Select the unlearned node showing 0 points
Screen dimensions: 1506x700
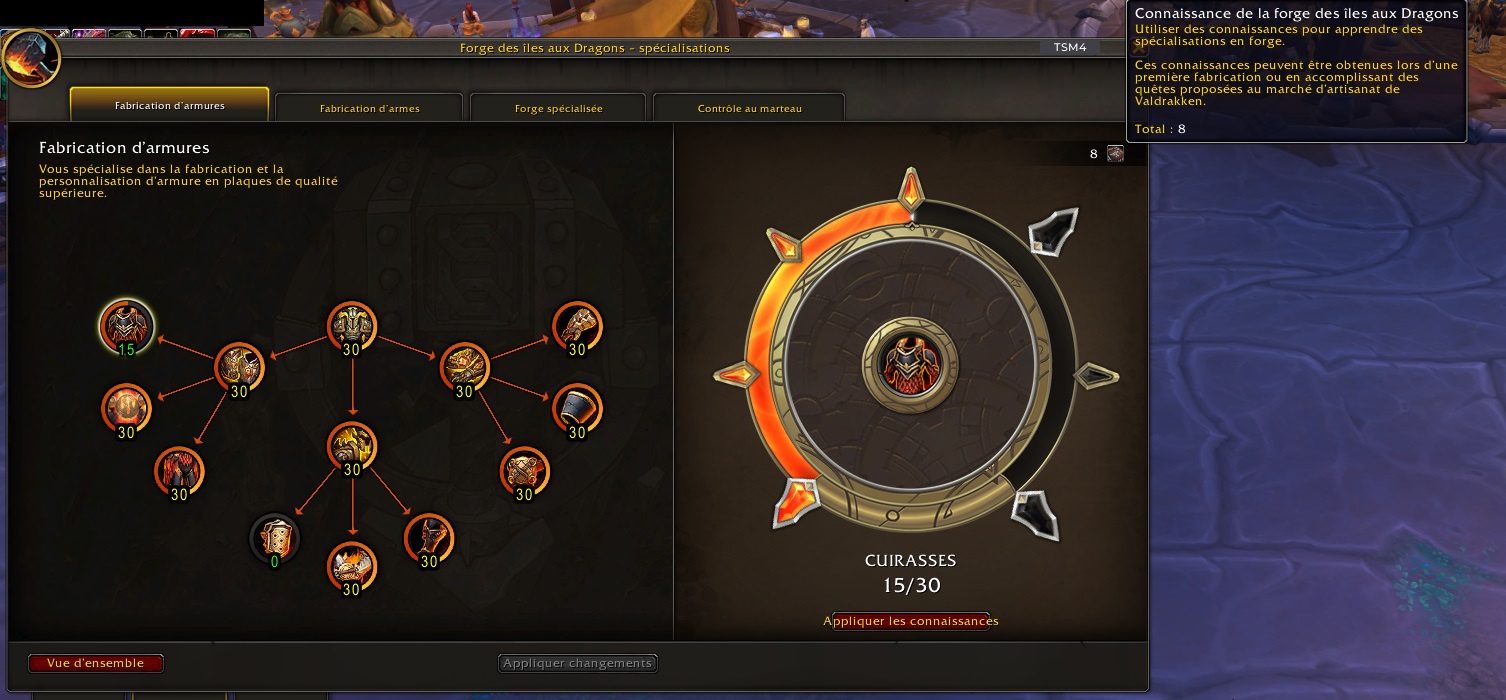[274, 540]
